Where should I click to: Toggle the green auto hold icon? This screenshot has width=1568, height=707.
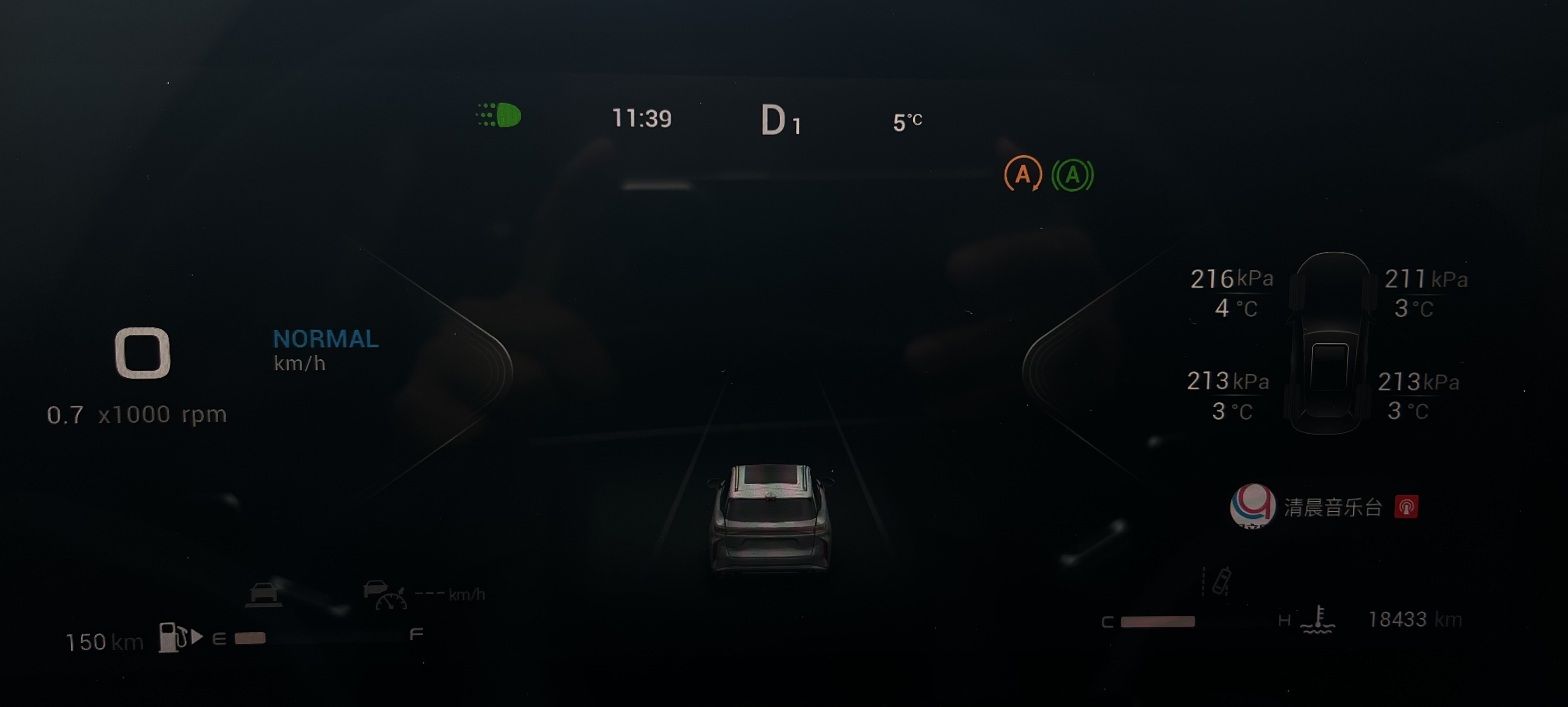tap(1072, 175)
